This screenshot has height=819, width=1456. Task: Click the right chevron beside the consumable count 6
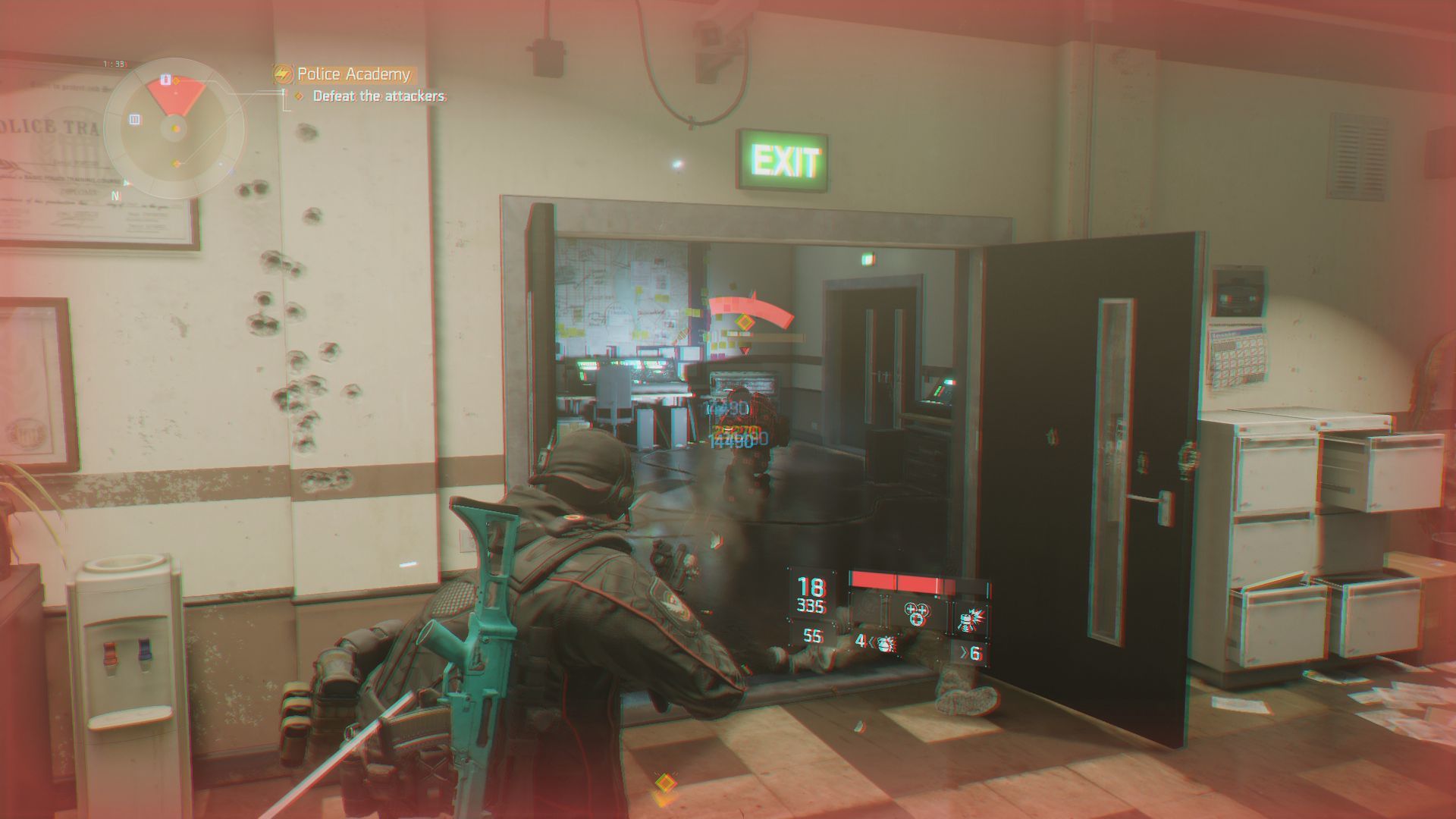click(964, 653)
